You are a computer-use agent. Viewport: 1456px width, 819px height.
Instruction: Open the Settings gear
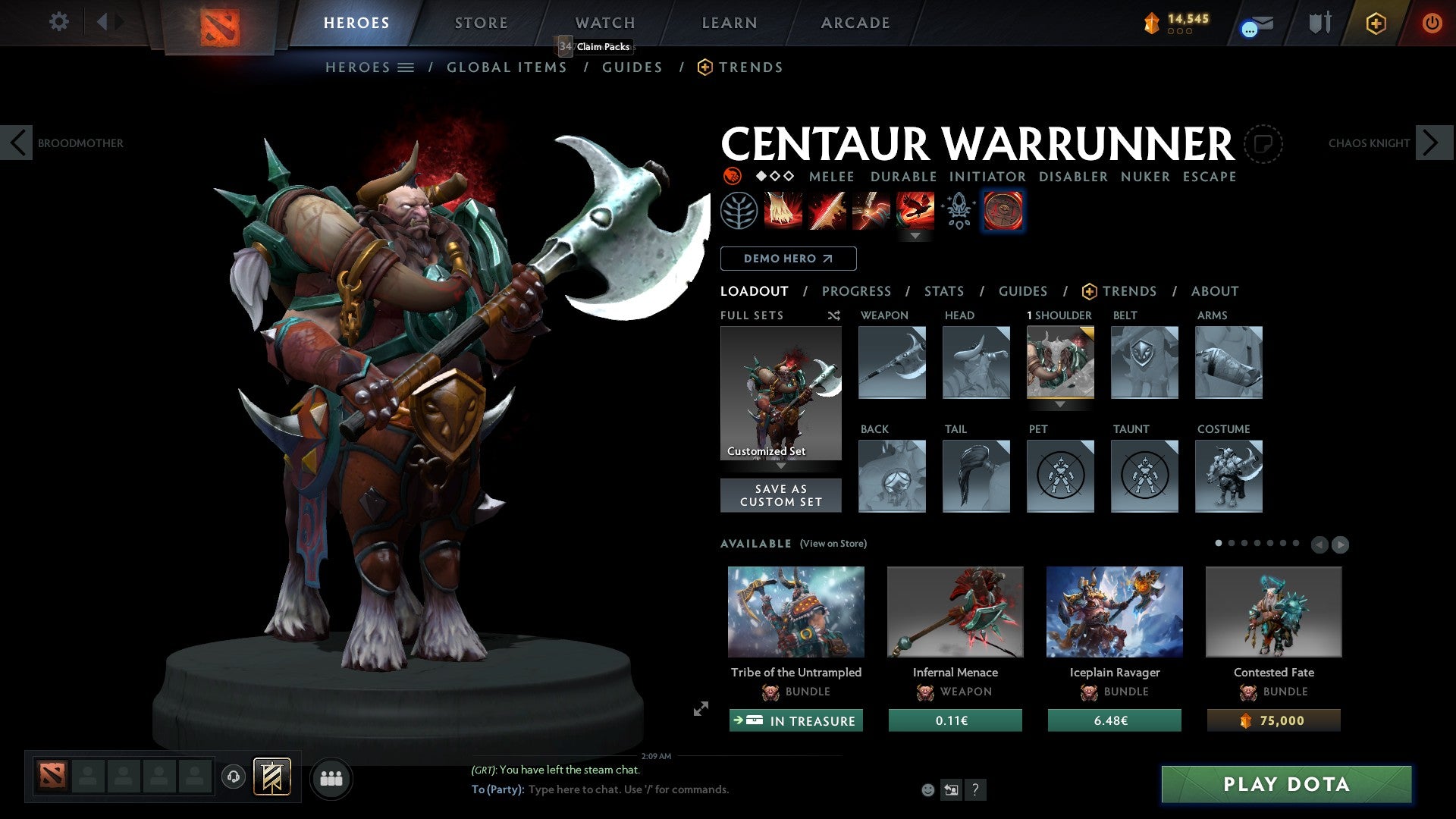58,22
